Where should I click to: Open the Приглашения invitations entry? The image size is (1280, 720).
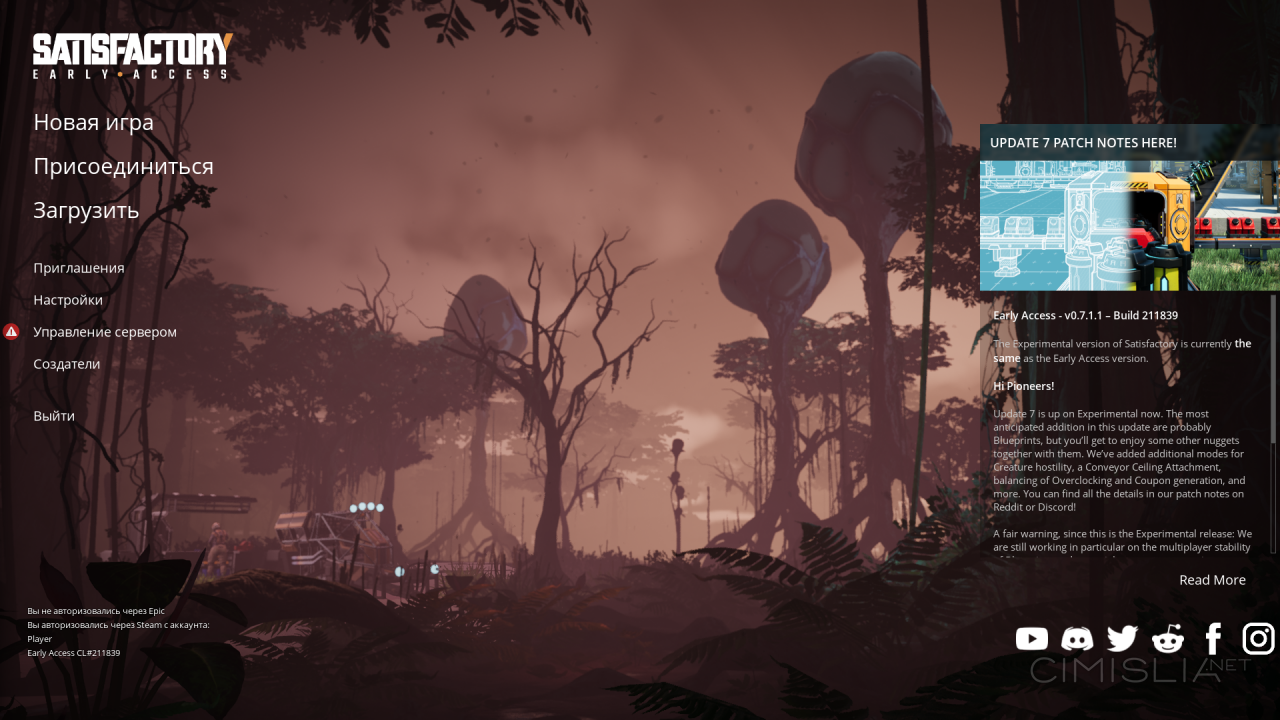(x=79, y=268)
